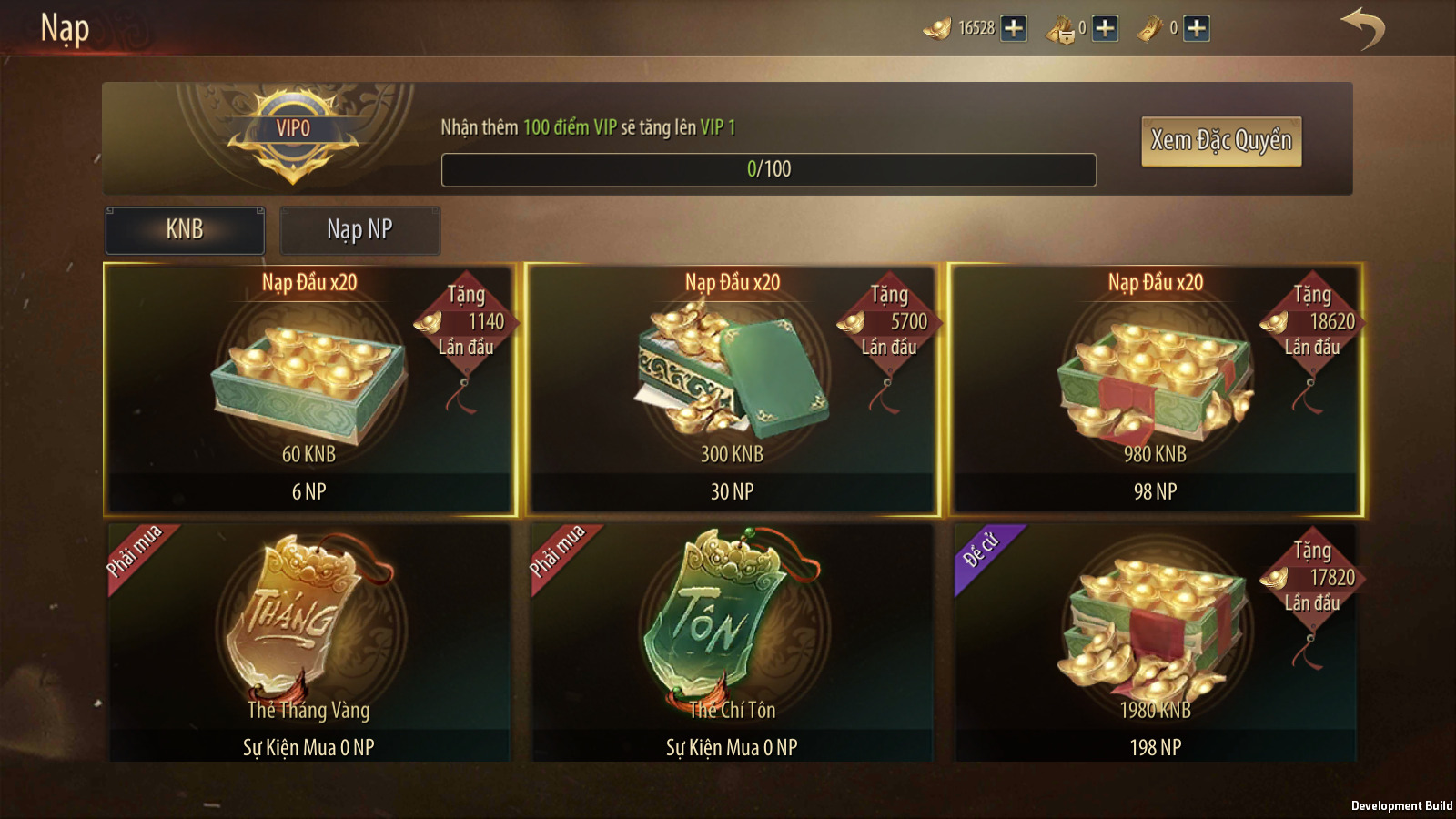The image size is (1456, 819).
Task: Purchase the 300 KNB pack
Action: 733,389
